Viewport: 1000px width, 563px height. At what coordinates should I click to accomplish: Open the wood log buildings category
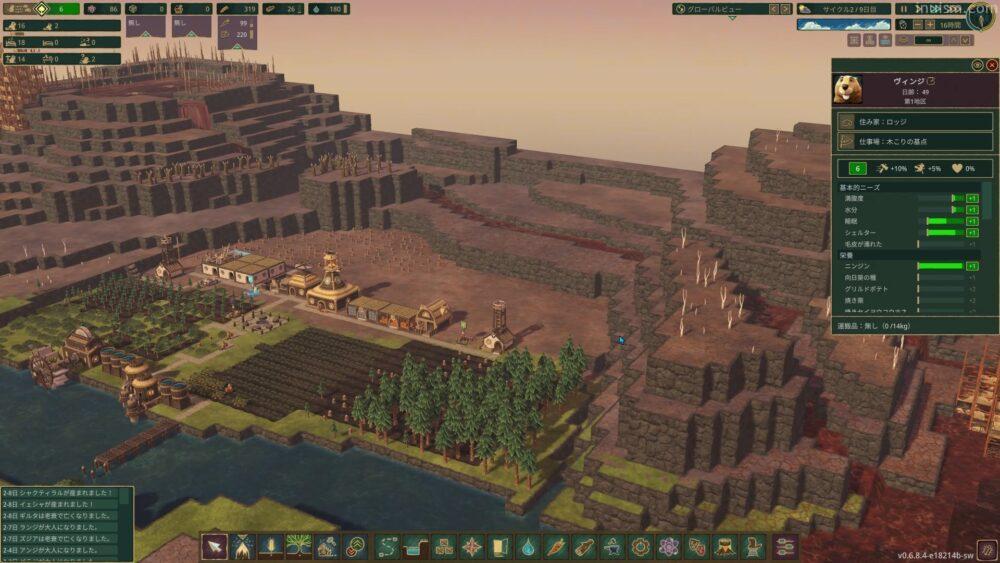[584, 546]
